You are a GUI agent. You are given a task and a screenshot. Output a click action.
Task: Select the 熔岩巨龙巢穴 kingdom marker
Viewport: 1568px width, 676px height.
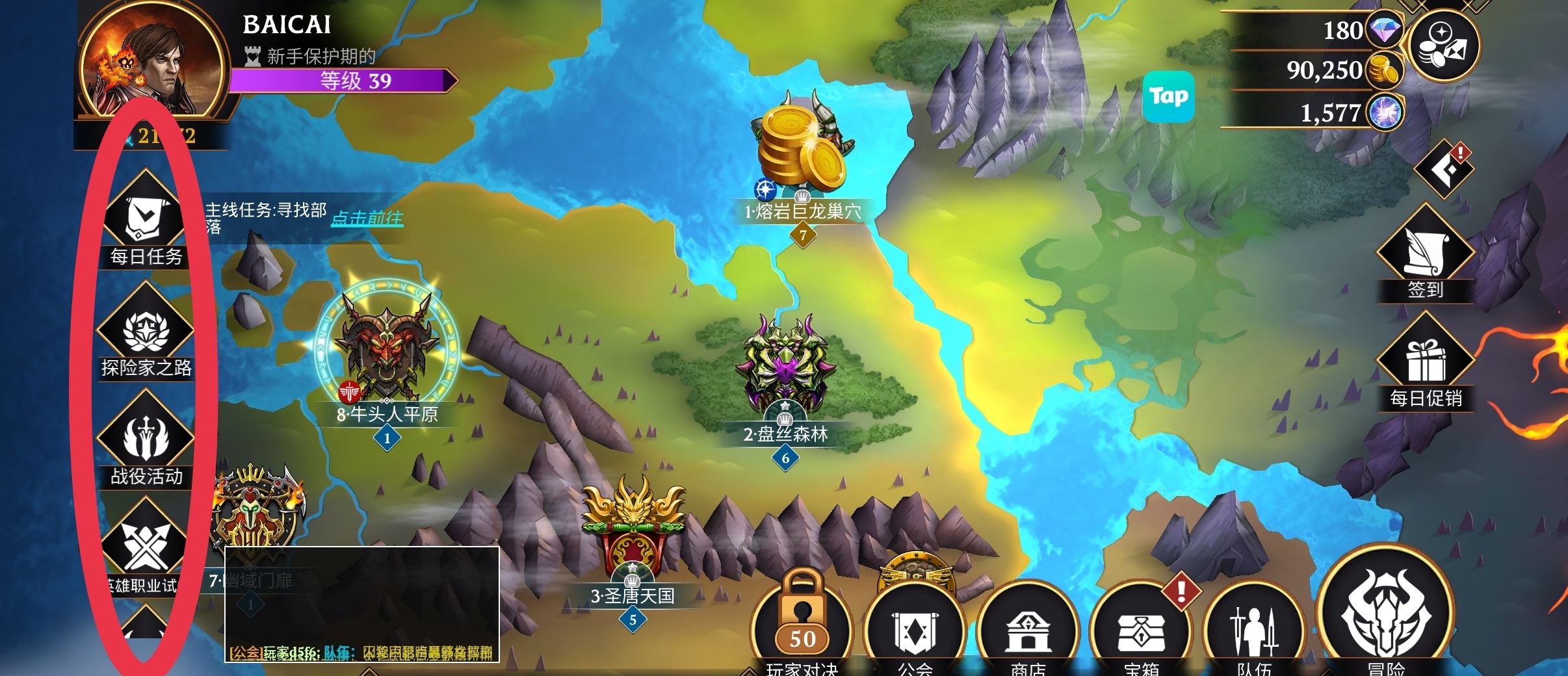(x=802, y=149)
